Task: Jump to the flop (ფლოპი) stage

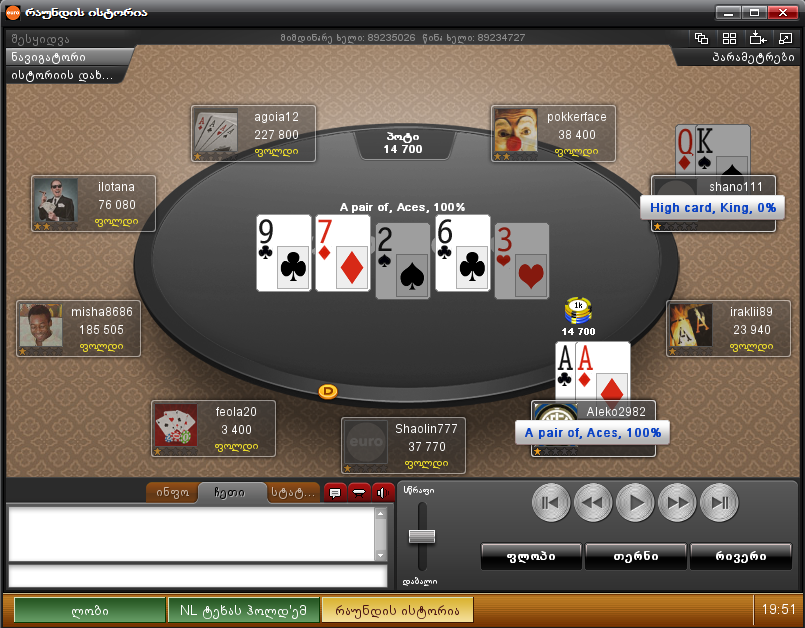Action: click(x=530, y=556)
